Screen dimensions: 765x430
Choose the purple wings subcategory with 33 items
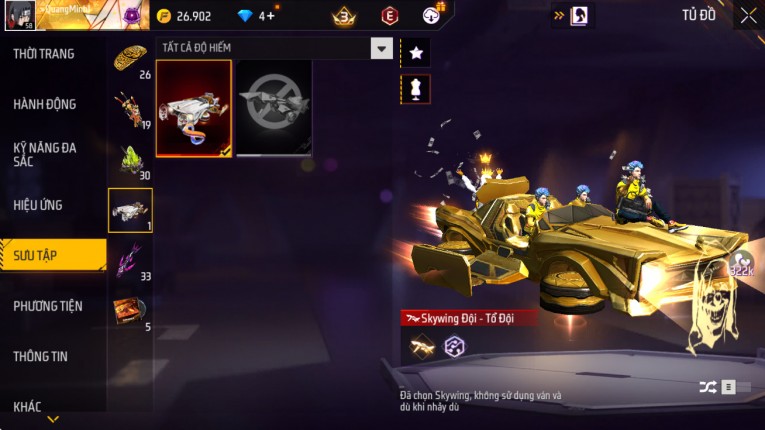point(130,262)
